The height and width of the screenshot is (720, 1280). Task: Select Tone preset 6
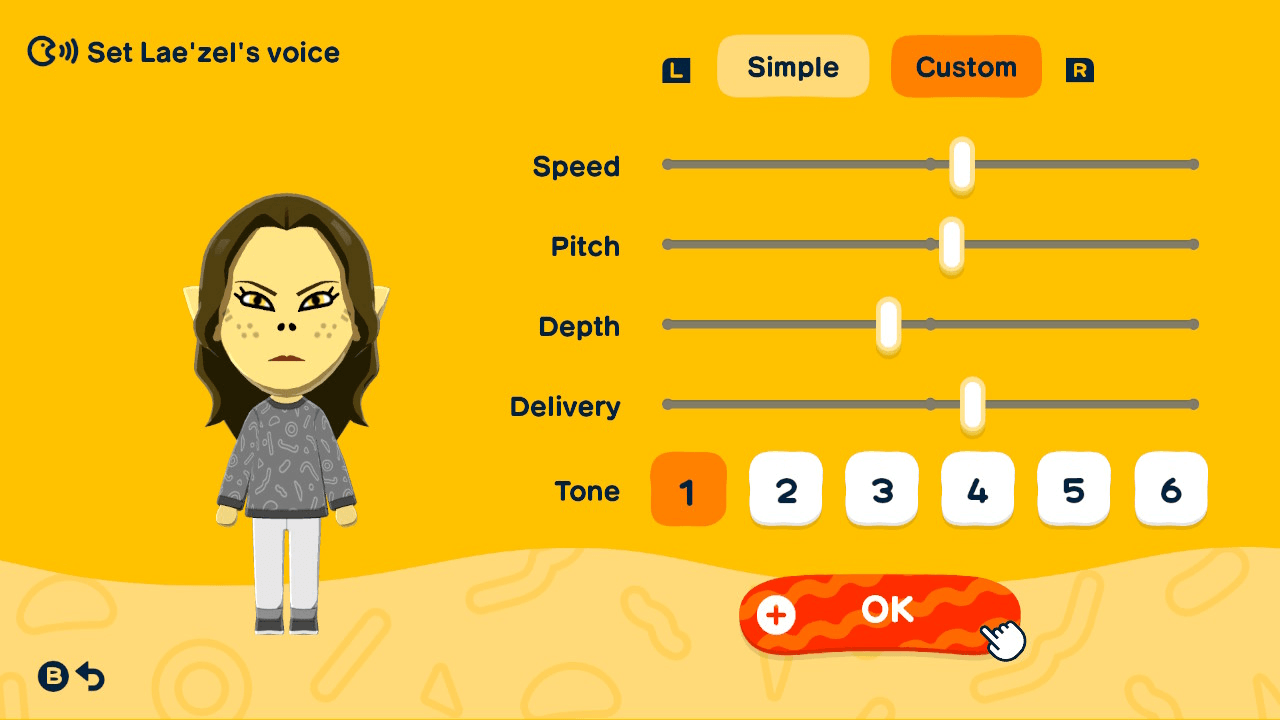1170,489
